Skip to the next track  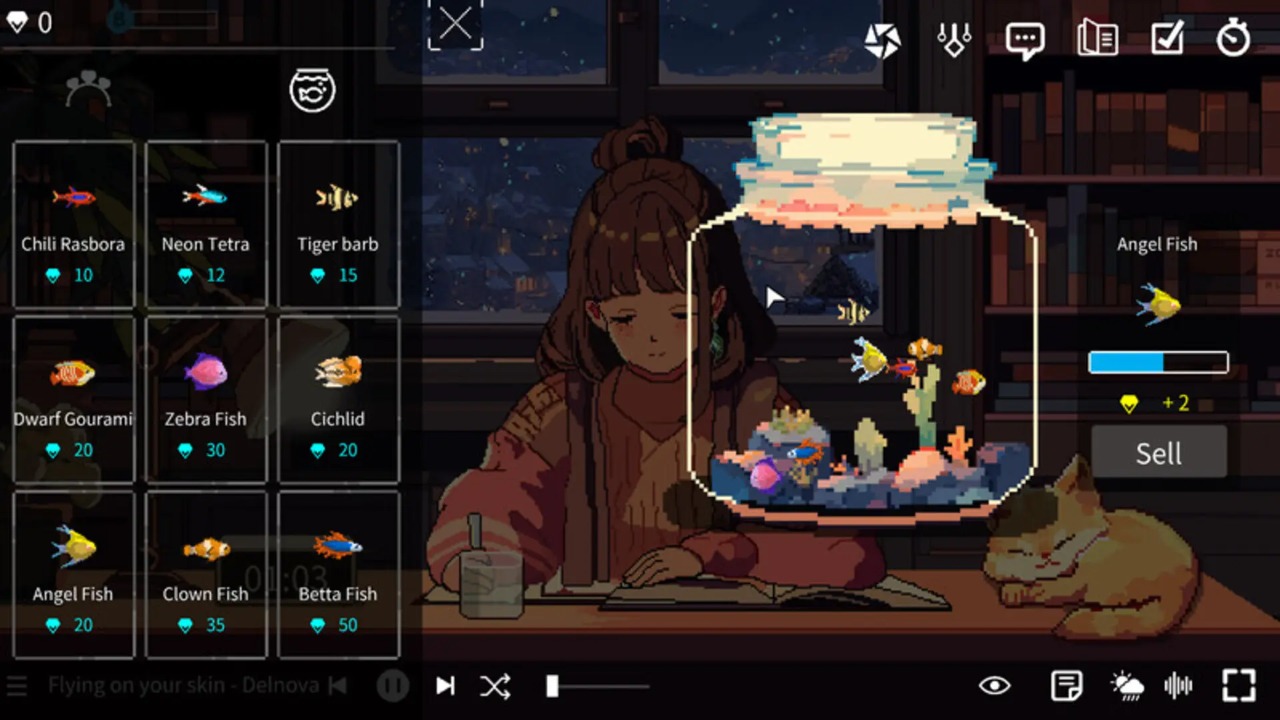pos(444,686)
